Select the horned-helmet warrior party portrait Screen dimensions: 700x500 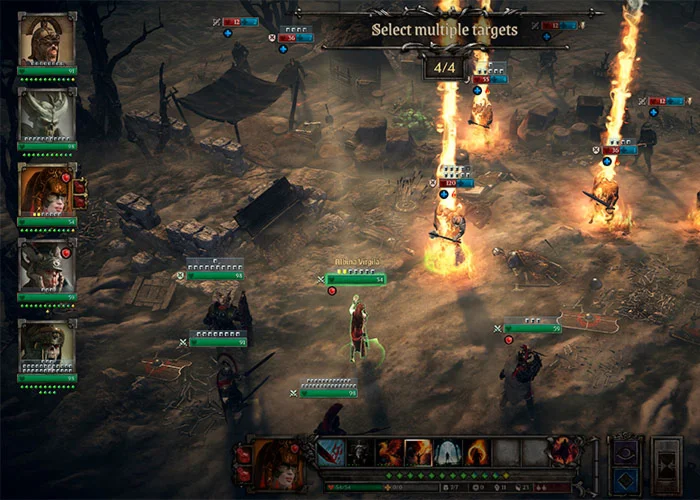click(x=46, y=39)
